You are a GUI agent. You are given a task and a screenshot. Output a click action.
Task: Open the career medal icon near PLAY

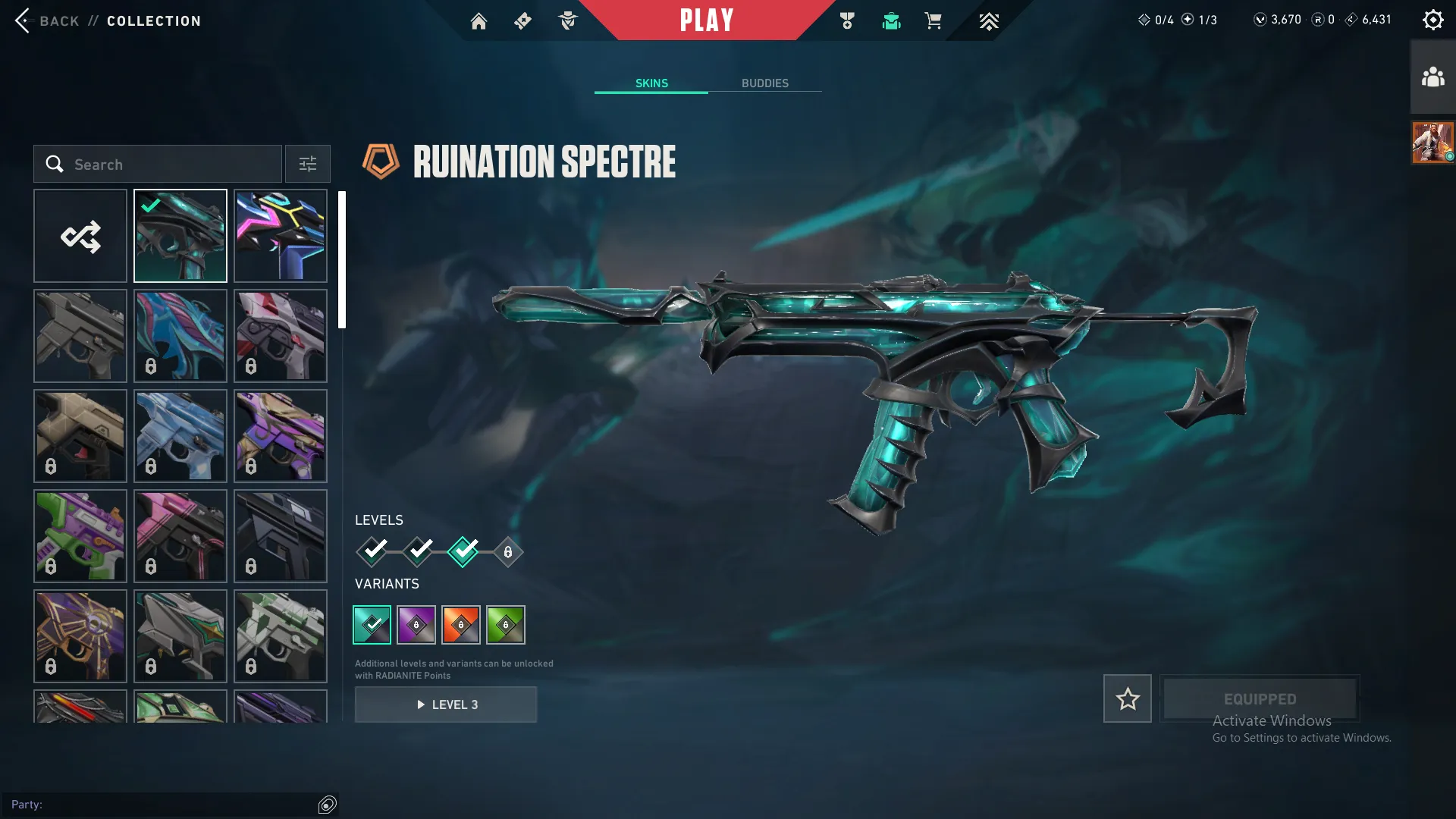pyautogui.click(x=847, y=20)
